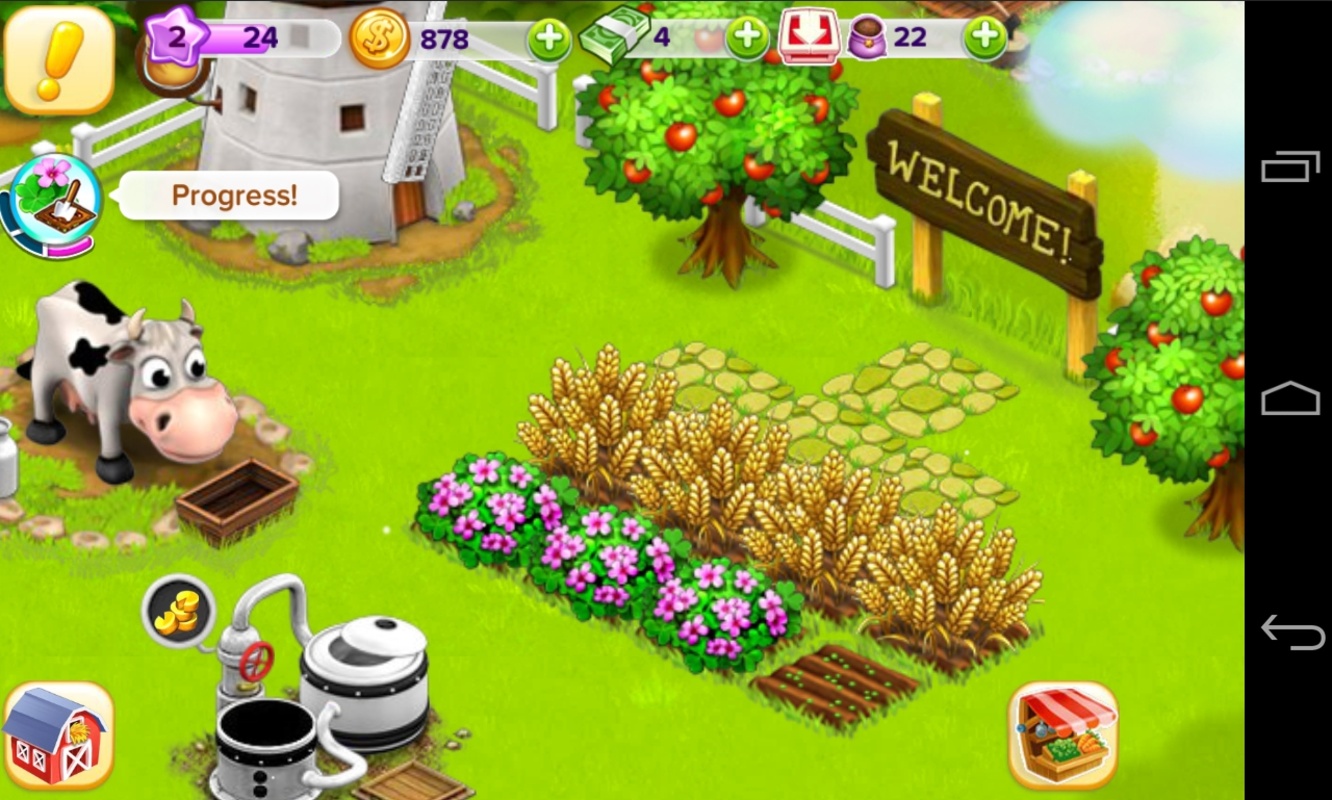This screenshot has width=1332, height=800.
Task: Click the purple star level badge
Action: 176,38
